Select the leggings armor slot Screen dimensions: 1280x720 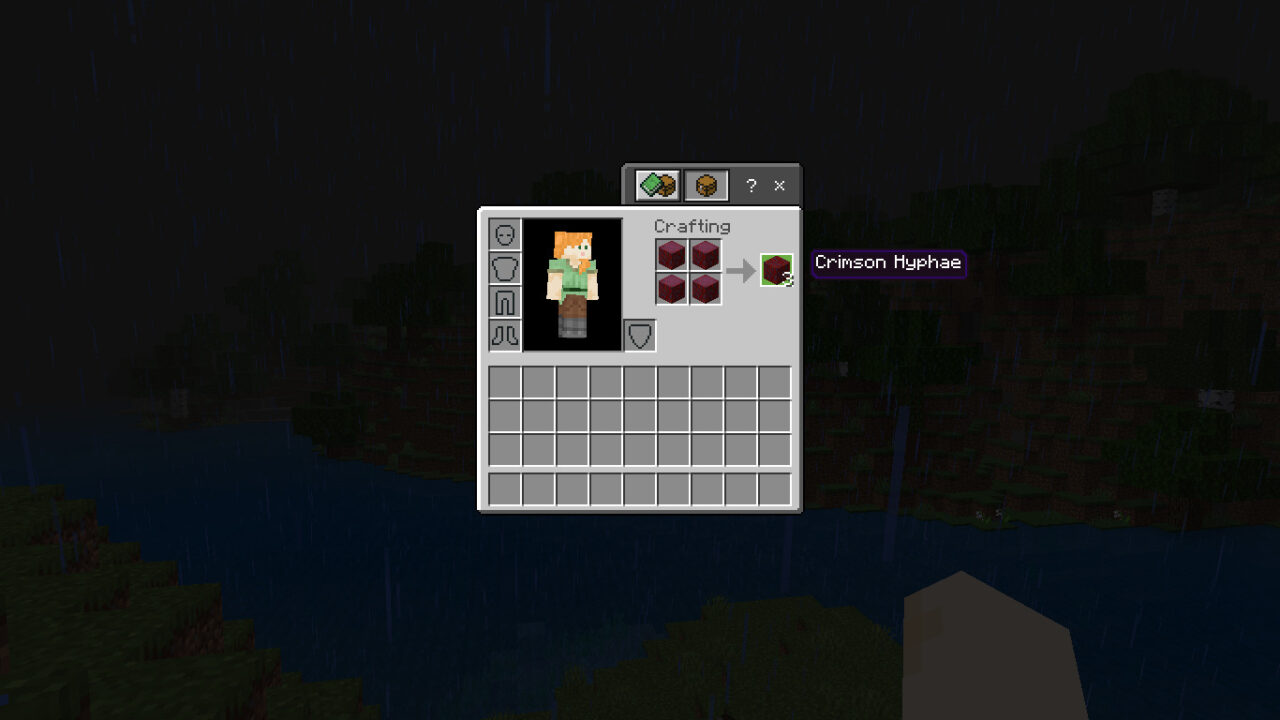(504, 302)
